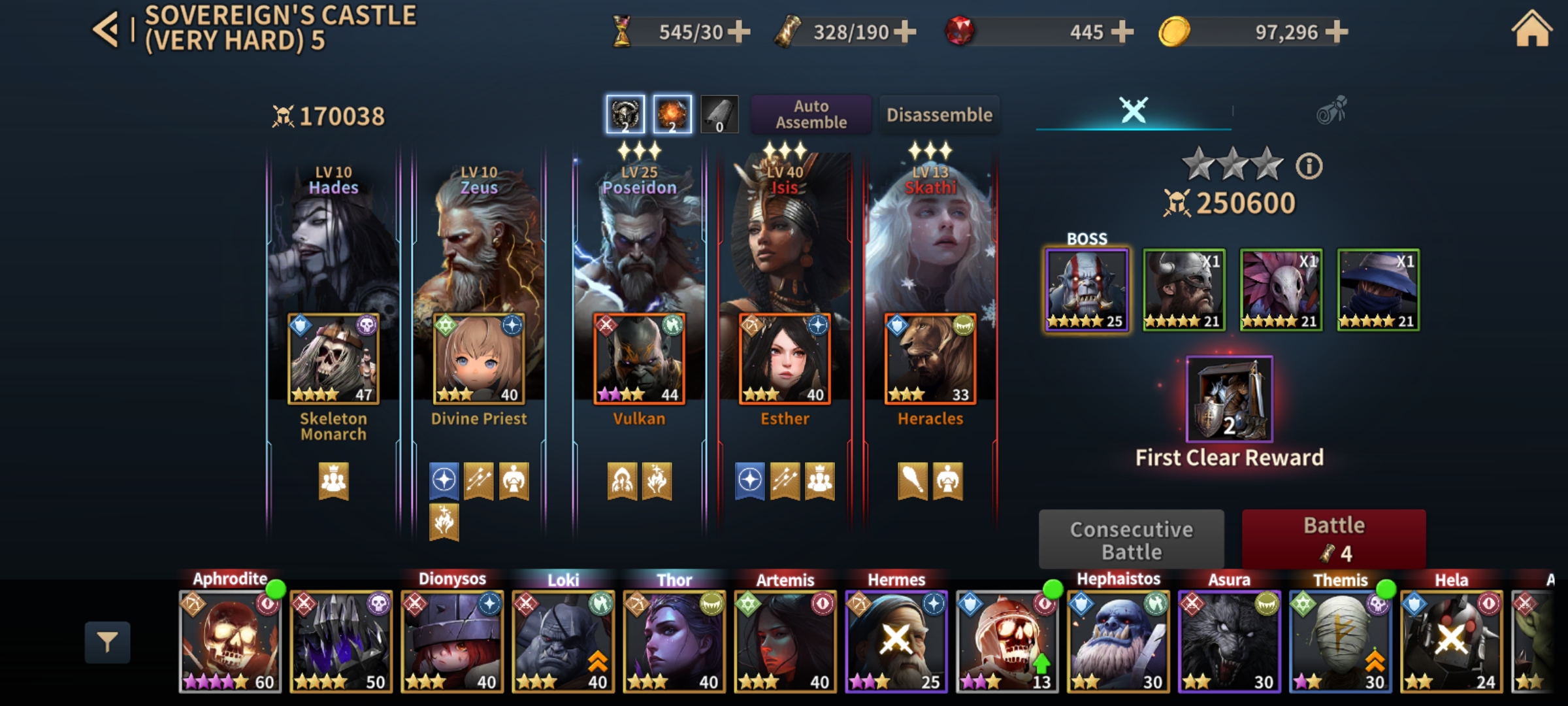This screenshot has height=706, width=1568.
Task: Inspect the BOSS enemy portrait
Action: 1086,290
